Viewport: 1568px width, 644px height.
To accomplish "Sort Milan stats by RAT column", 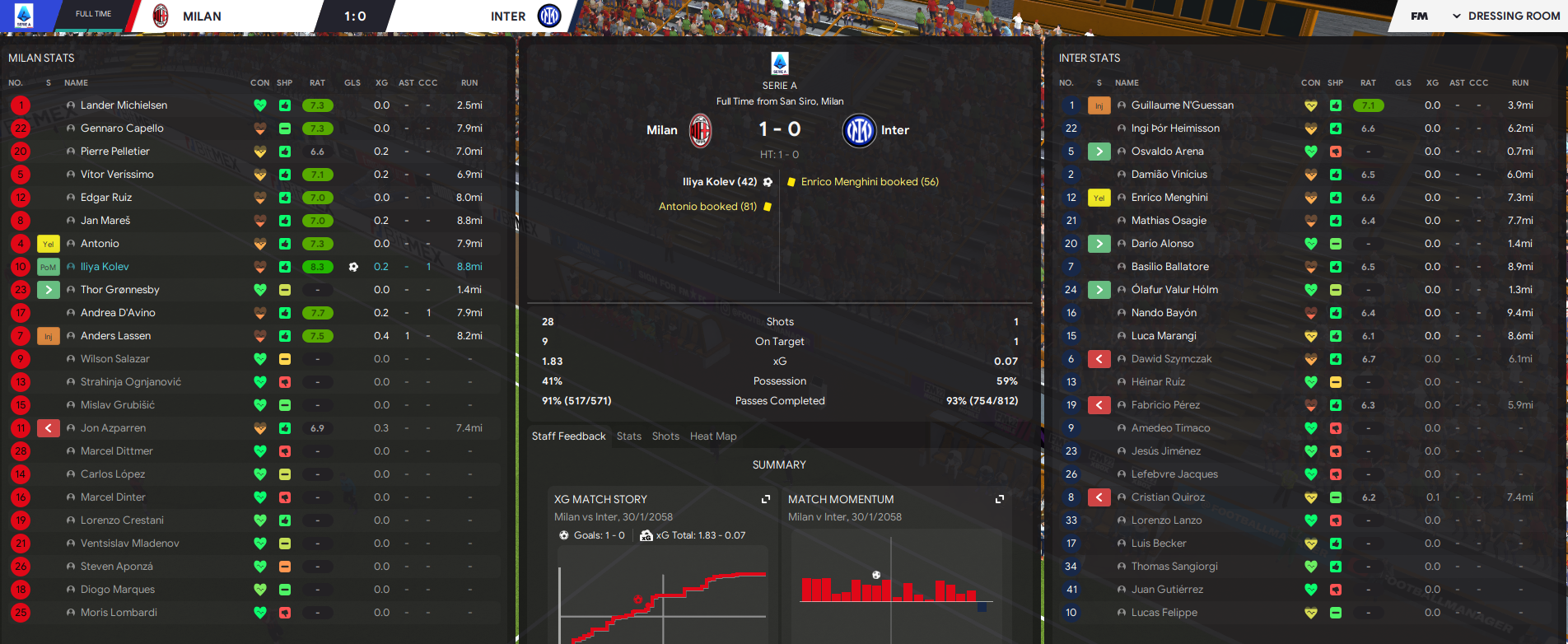I will 317,83.
